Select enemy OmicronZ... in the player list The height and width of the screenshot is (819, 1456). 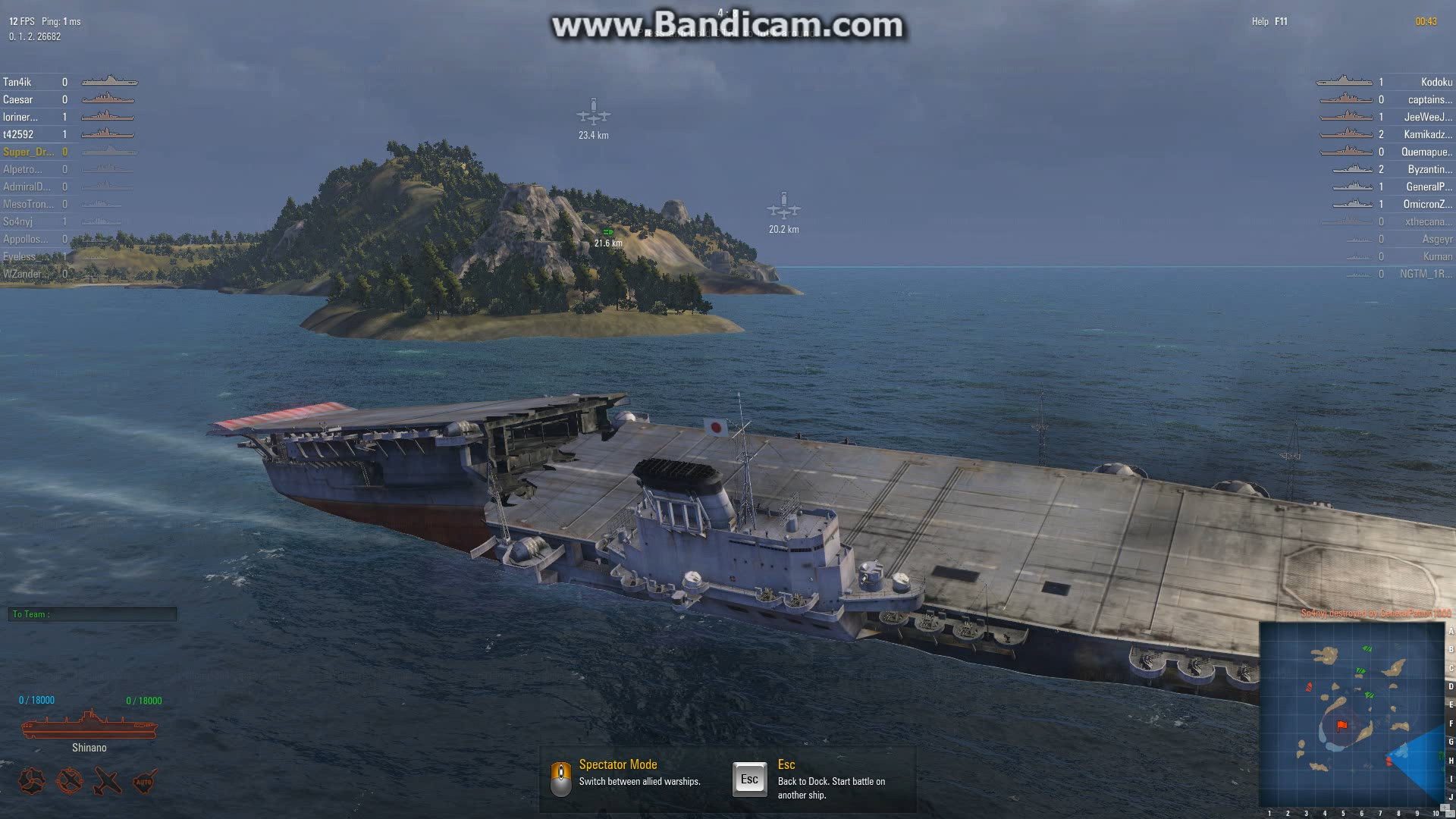click(x=1427, y=204)
